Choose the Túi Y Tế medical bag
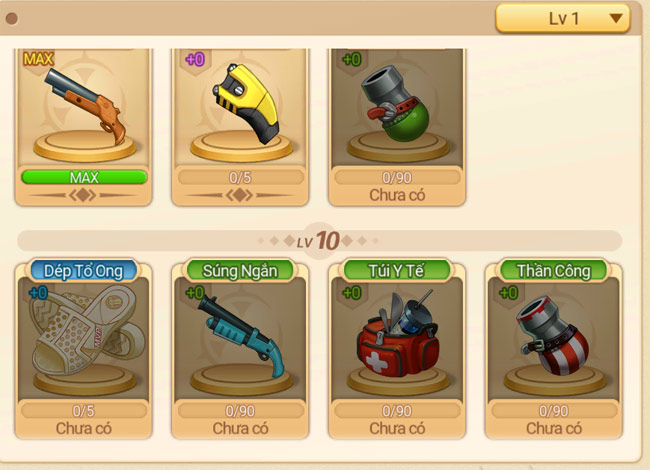Viewport: 650px width, 470px height. click(397, 345)
